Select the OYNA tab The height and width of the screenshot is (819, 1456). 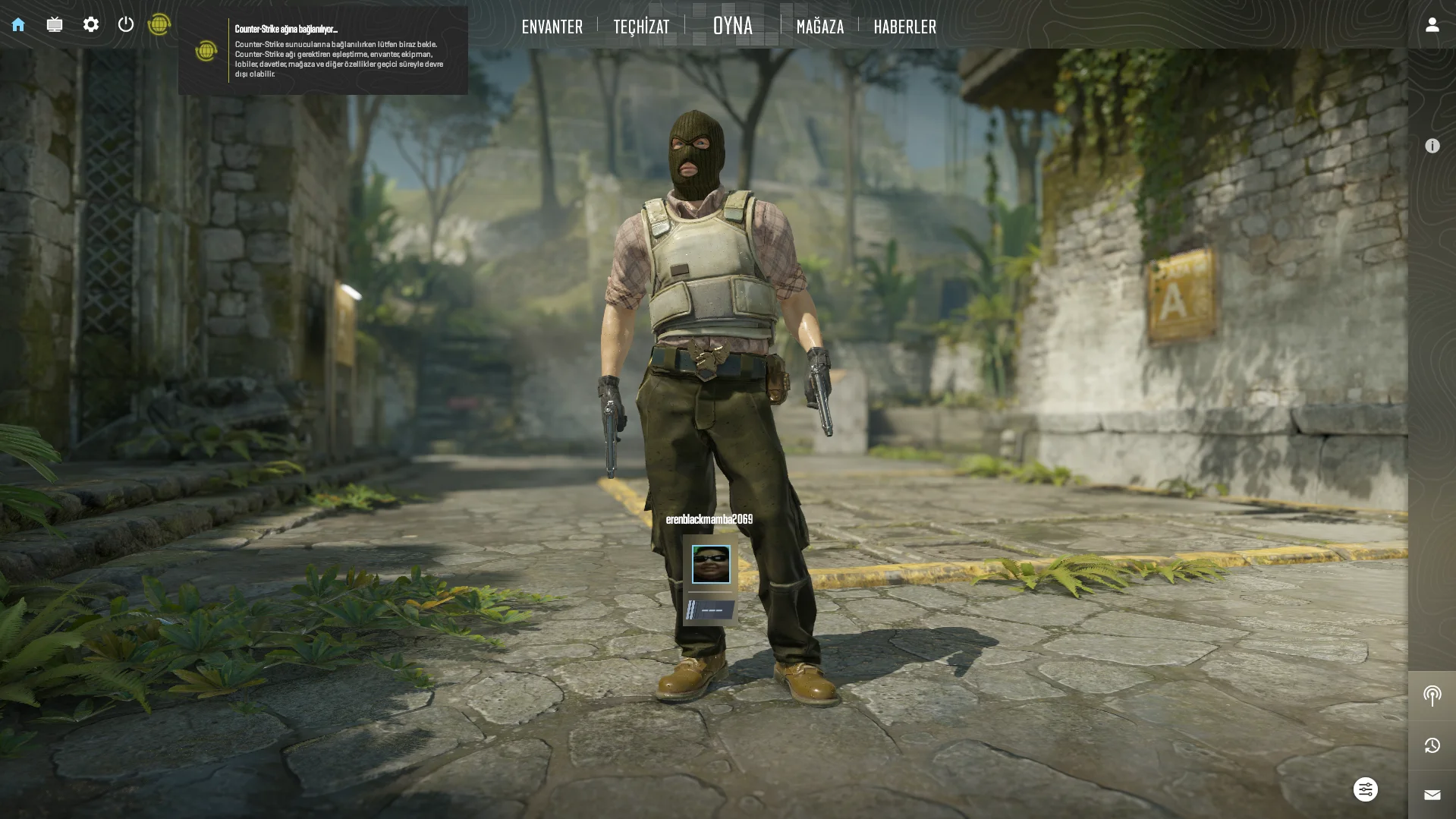click(x=733, y=26)
